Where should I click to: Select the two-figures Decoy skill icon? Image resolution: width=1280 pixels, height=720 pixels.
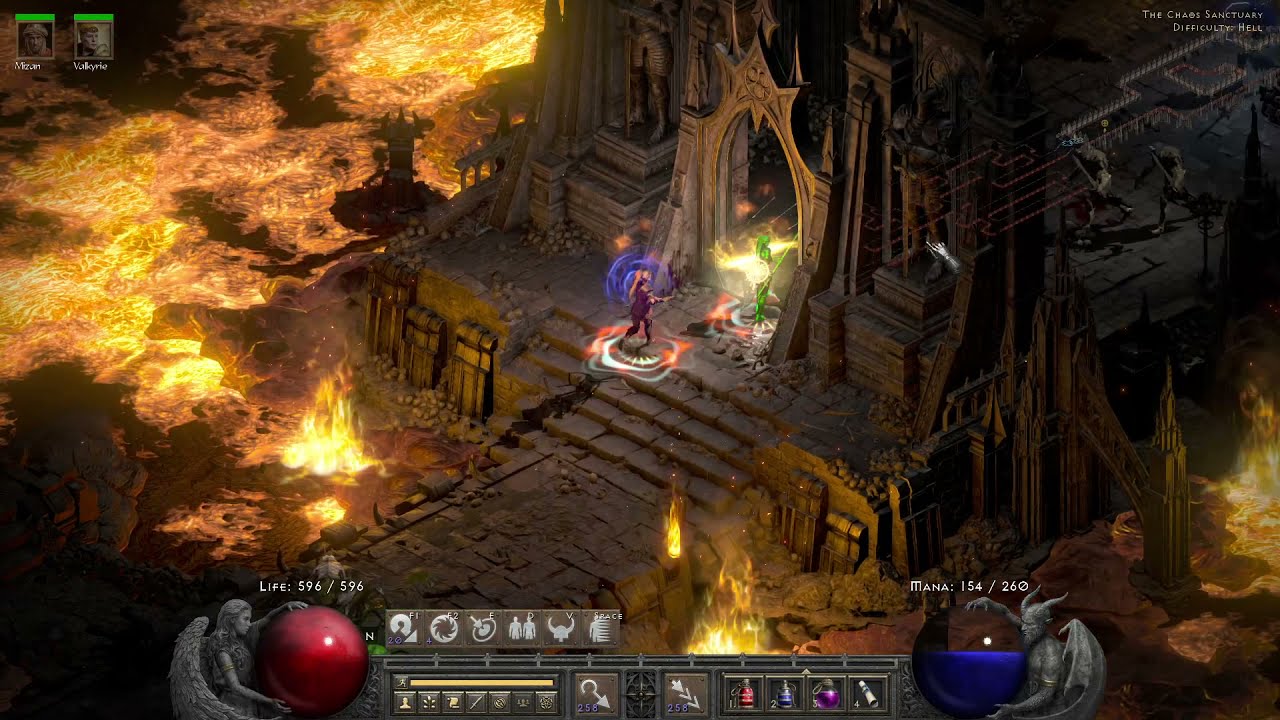521,628
